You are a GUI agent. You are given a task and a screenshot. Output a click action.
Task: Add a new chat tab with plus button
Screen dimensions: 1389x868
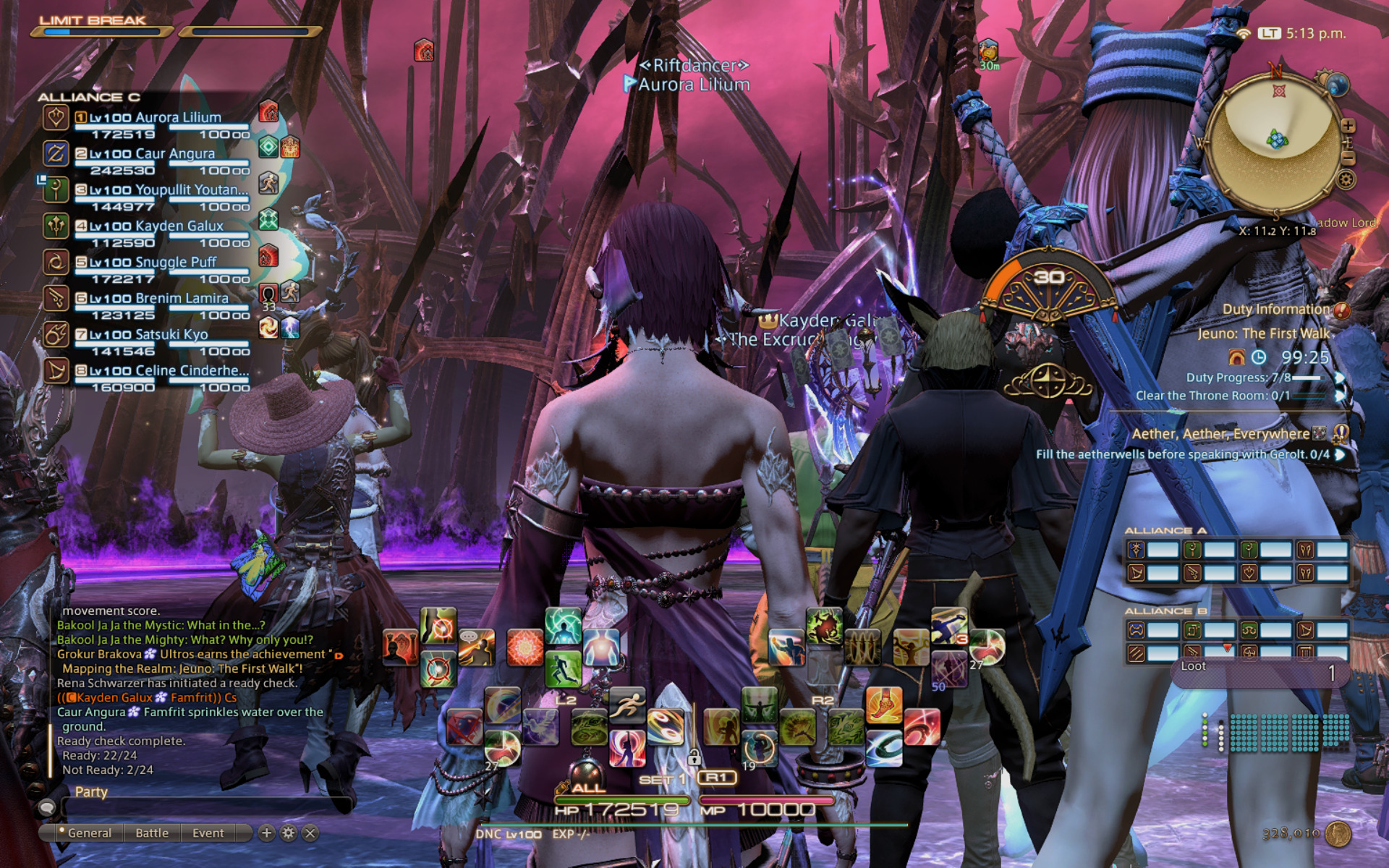(266, 833)
